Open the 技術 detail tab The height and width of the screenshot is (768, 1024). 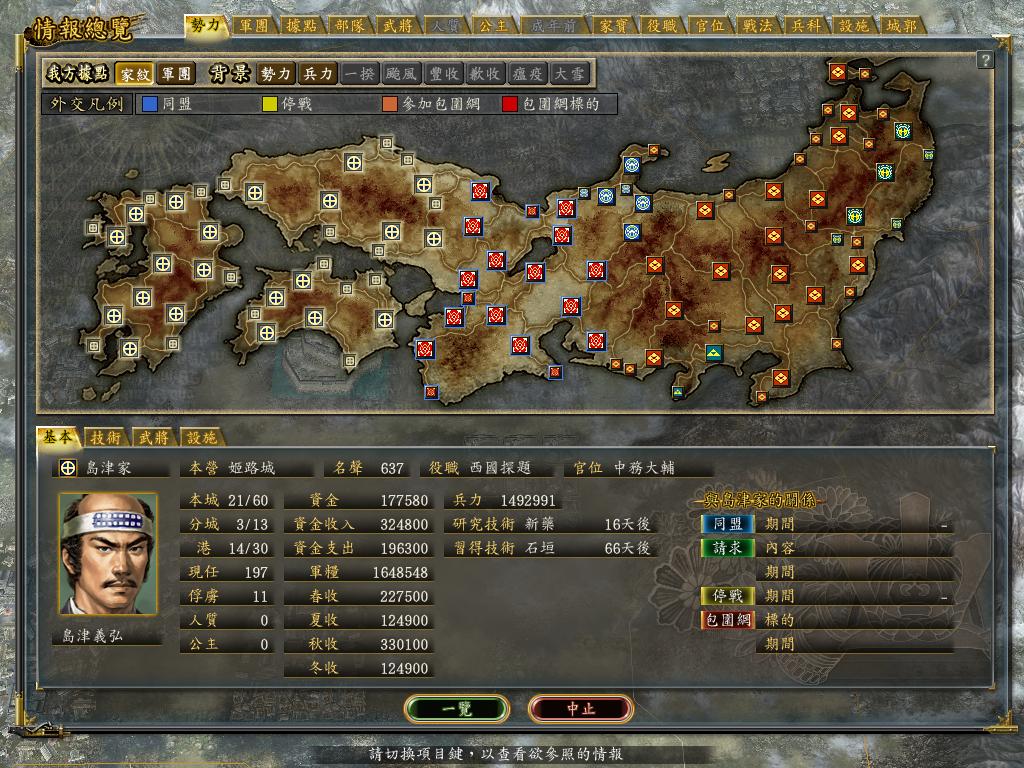[106, 437]
